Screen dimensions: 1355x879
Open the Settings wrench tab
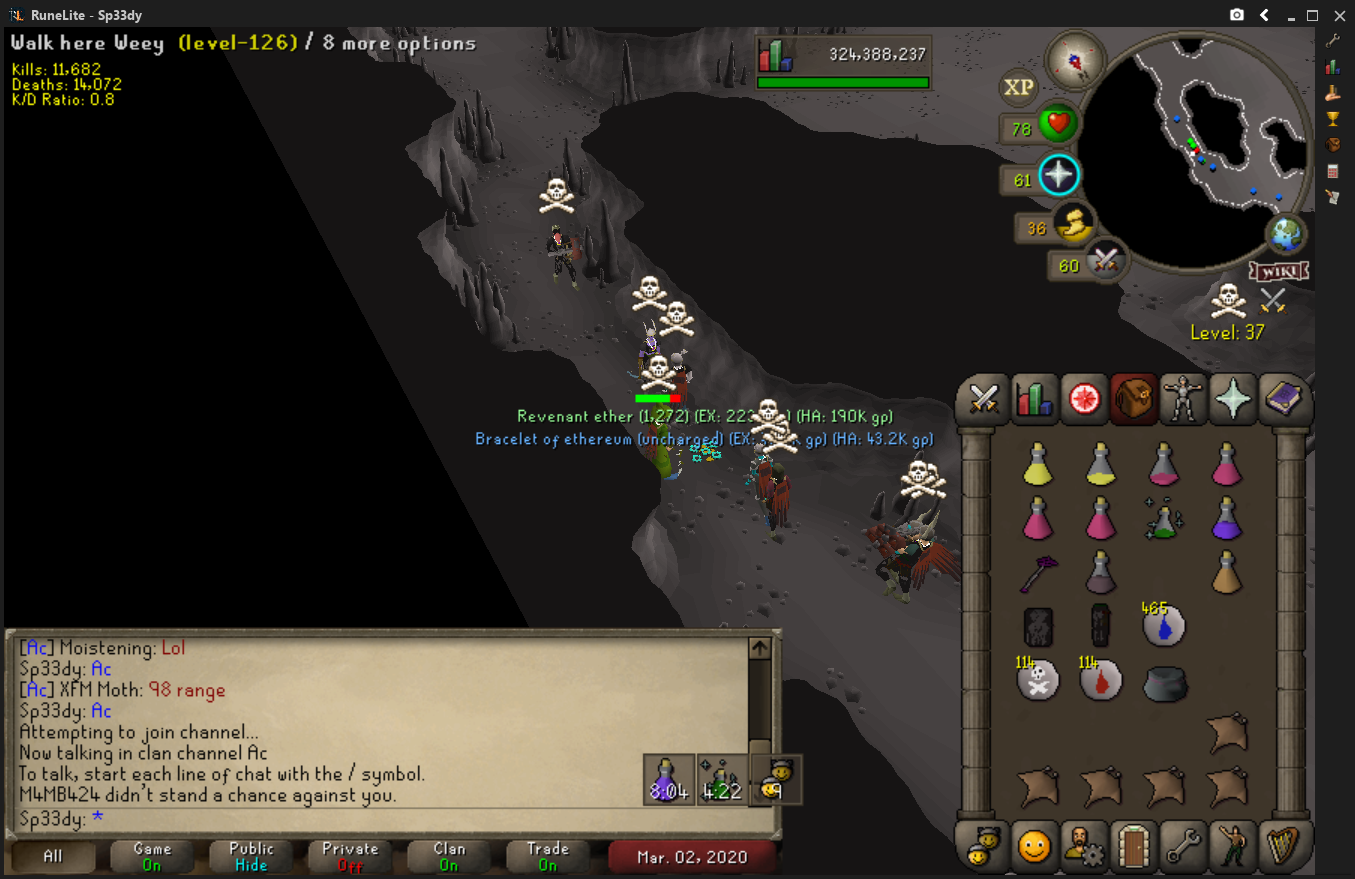pyautogui.click(x=1183, y=848)
